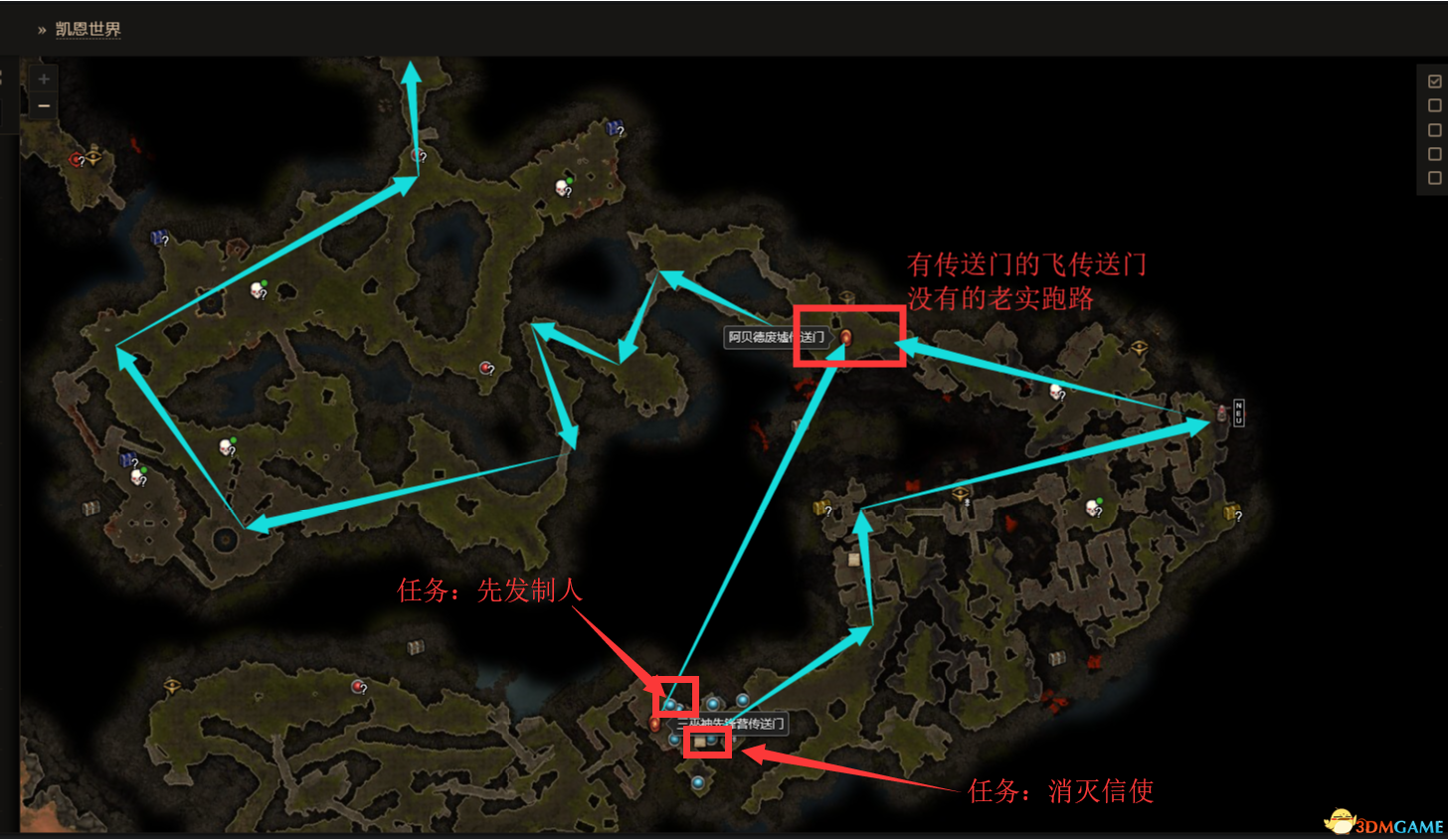
Task: Enable the second checkbox in the right sidebar
Action: point(1435,104)
